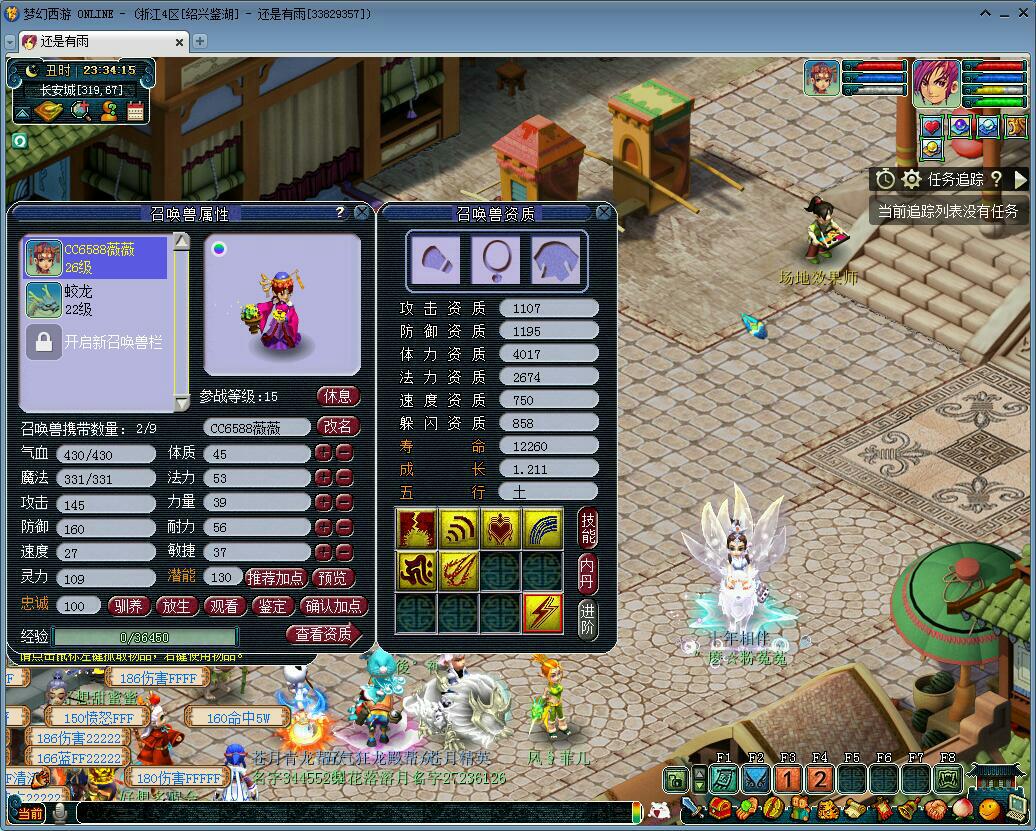Select CC6588薇薇 in the summon list
The height and width of the screenshot is (831, 1036).
tap(96, 258)
